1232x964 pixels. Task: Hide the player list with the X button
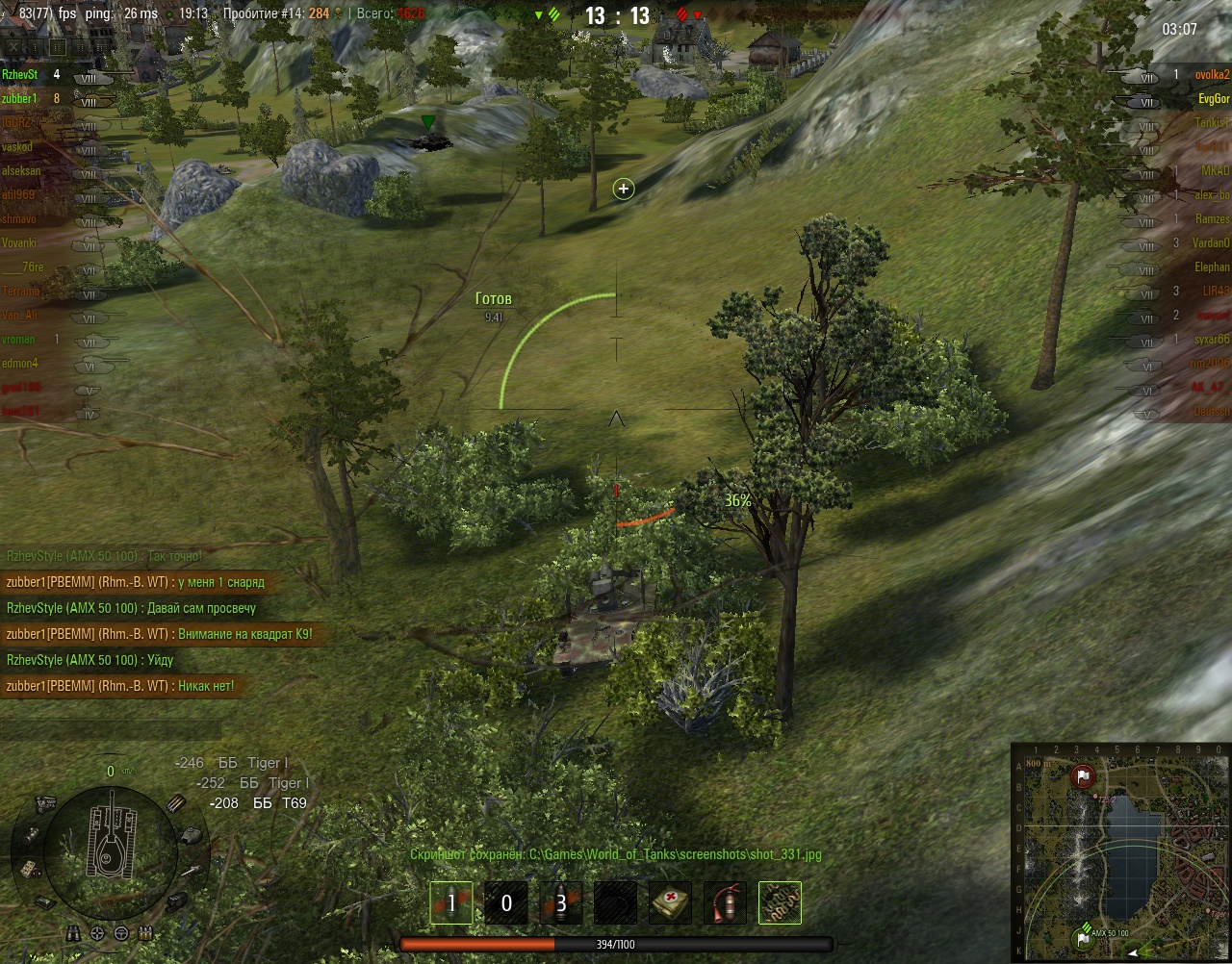click(13, 46)
